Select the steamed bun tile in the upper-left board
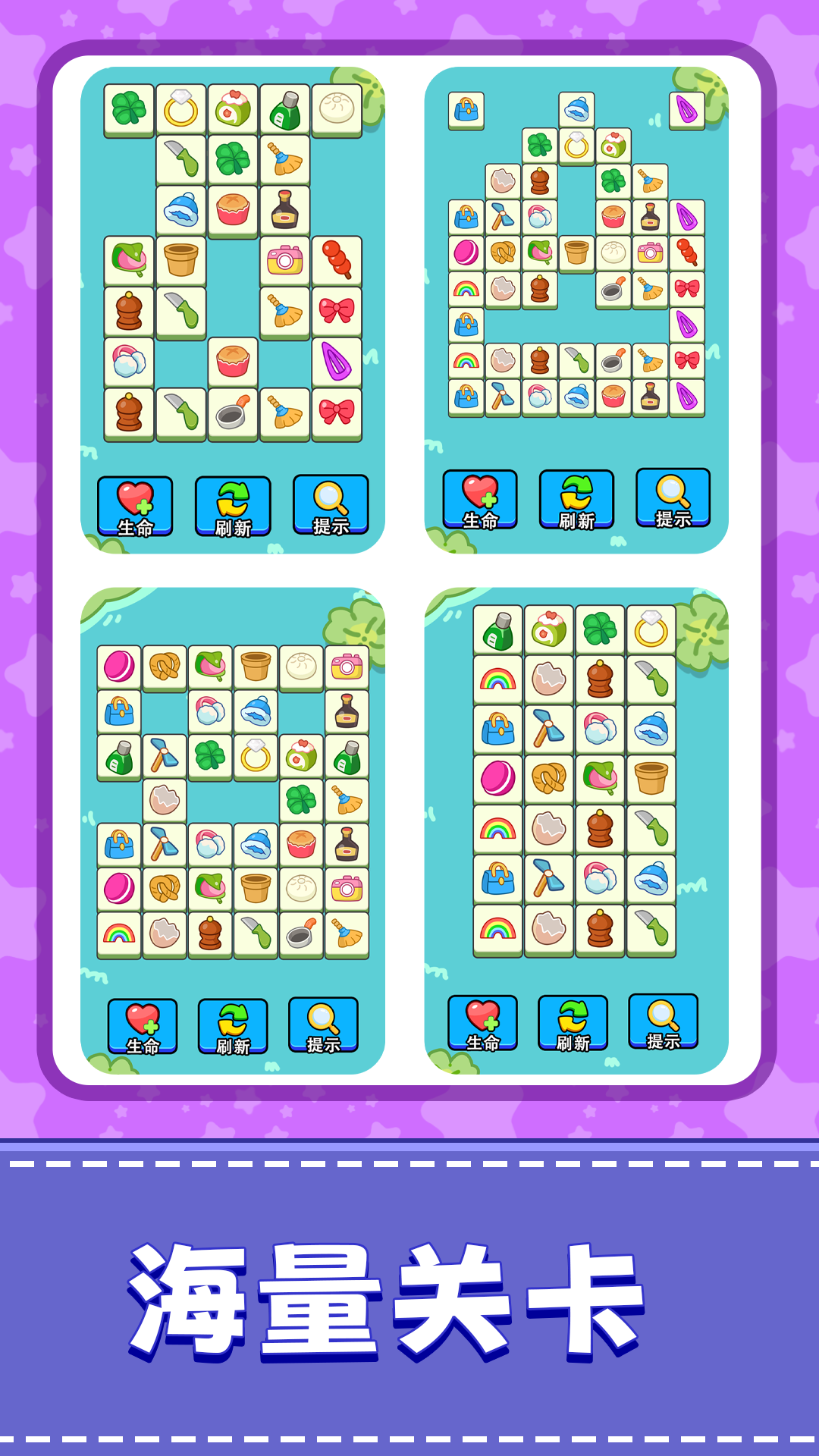 (337, 110)
